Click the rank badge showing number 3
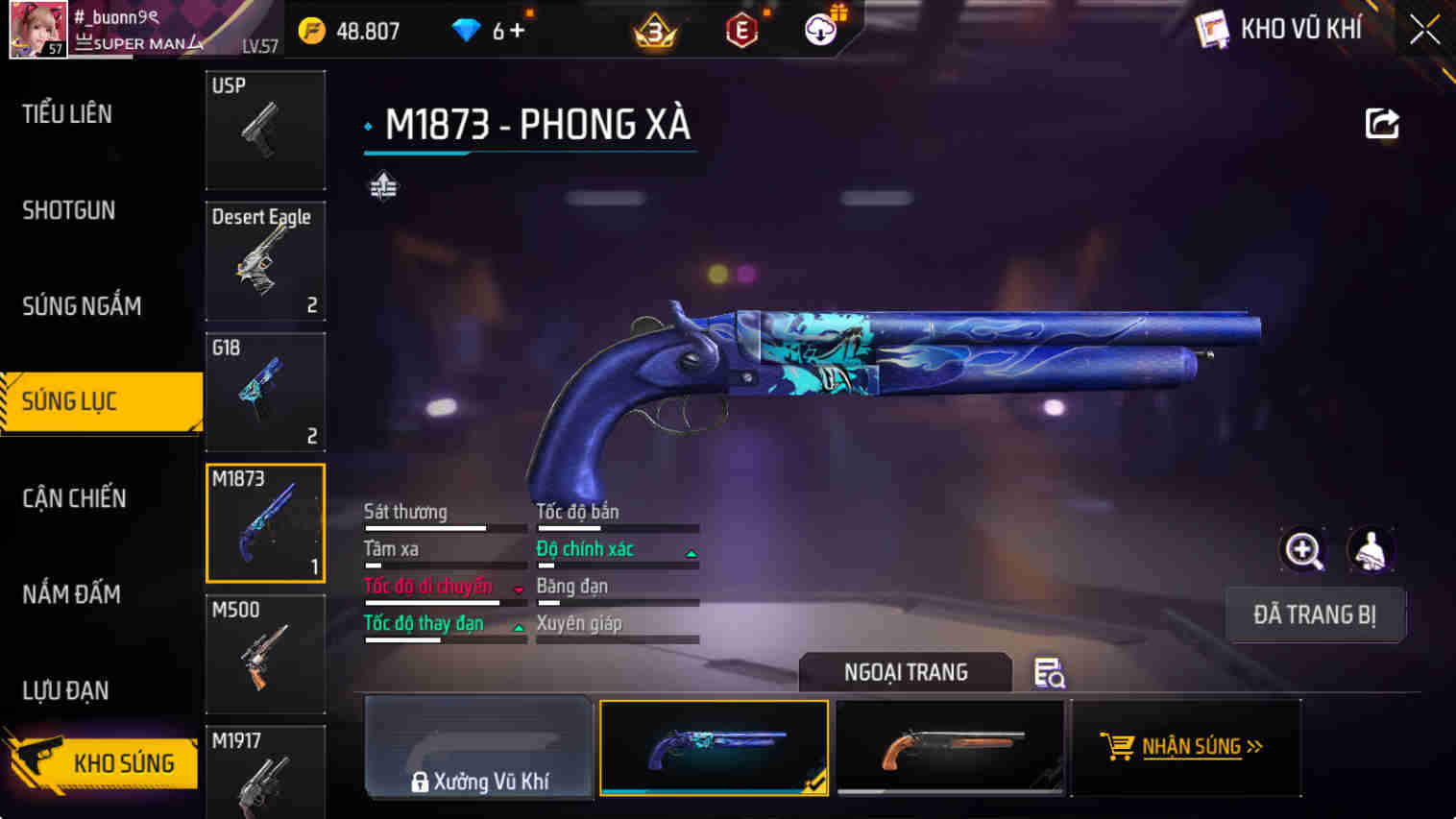This screenshot has width=1456, height=819. (x=654, y=30)
